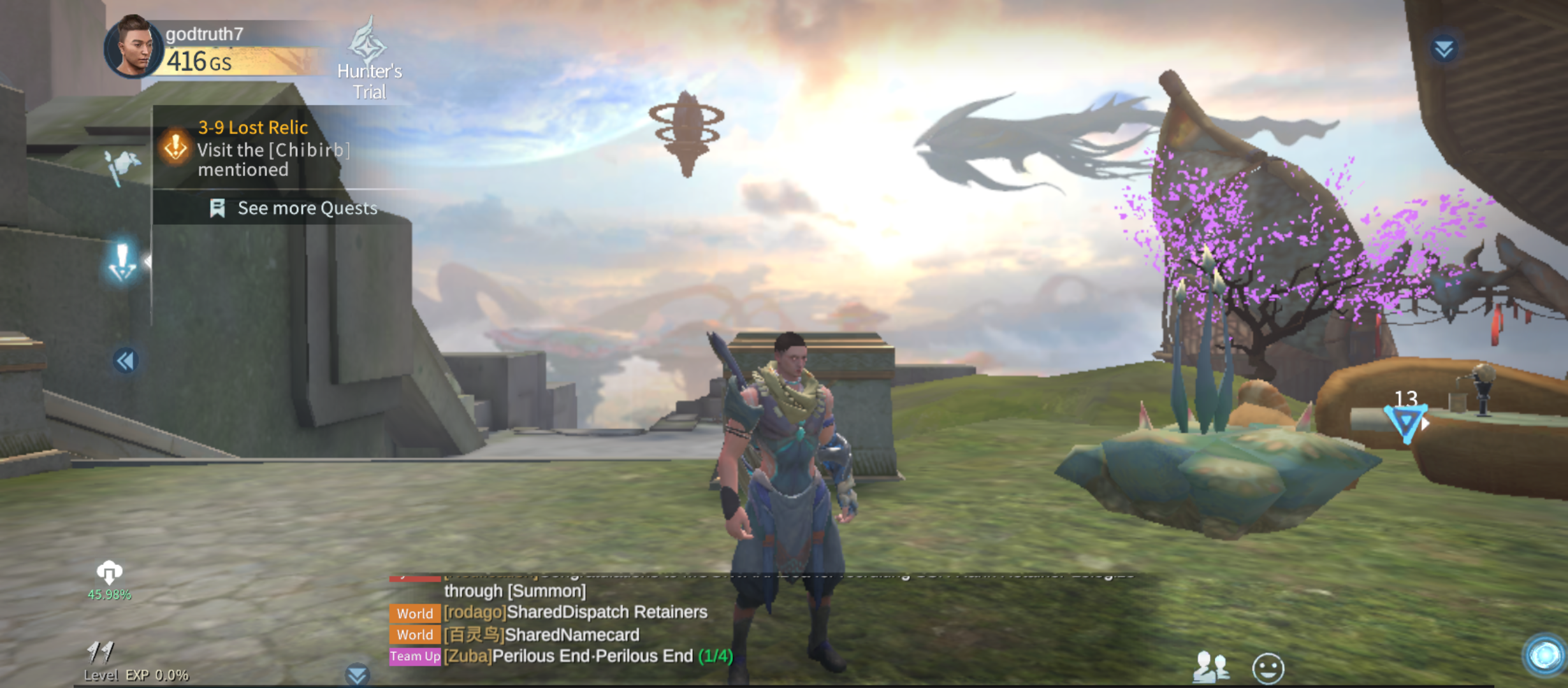Expand the double-down chevron at top right
The image size is (1568, 688).
1446,47
